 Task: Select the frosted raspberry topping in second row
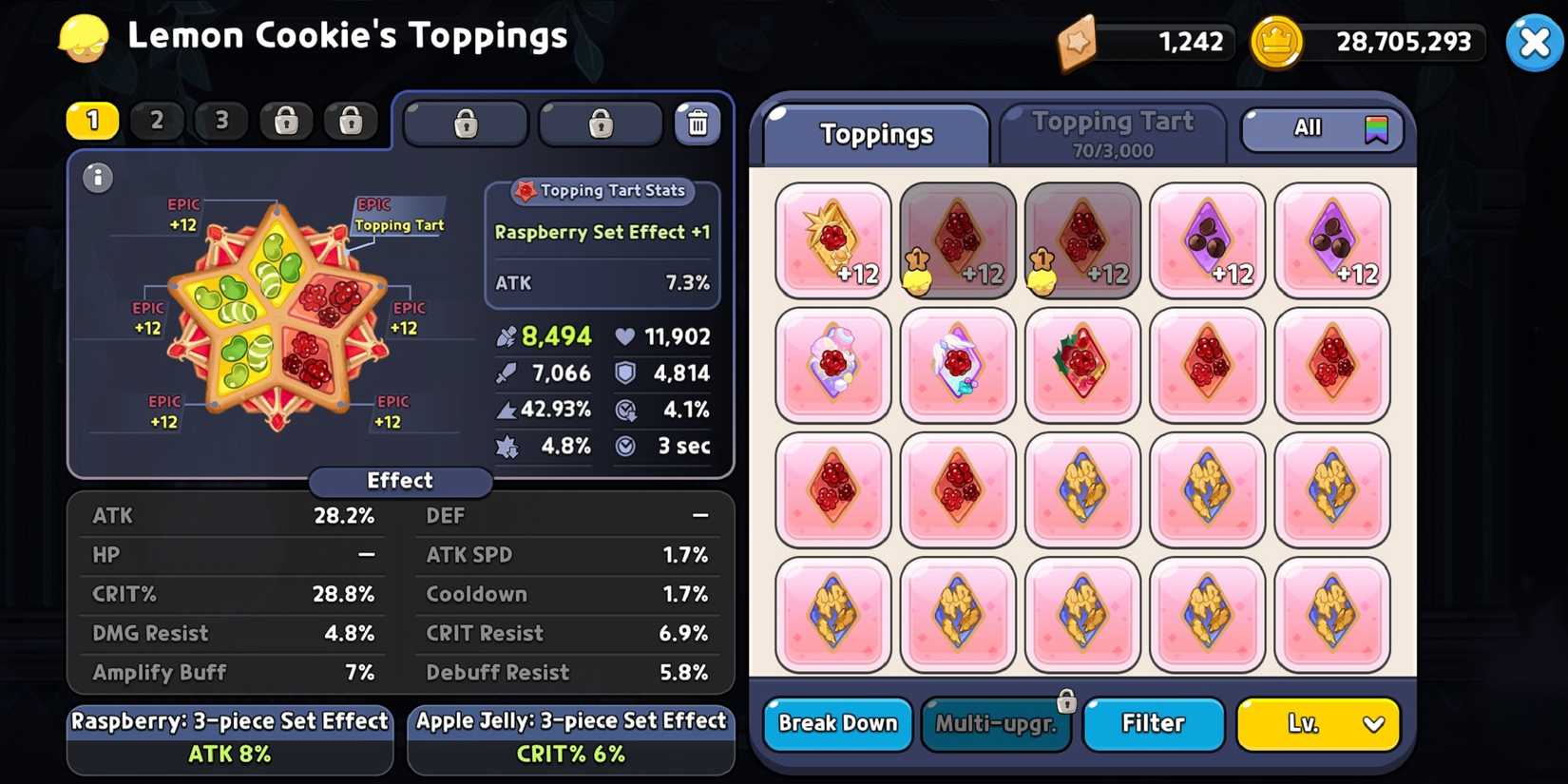957,365
